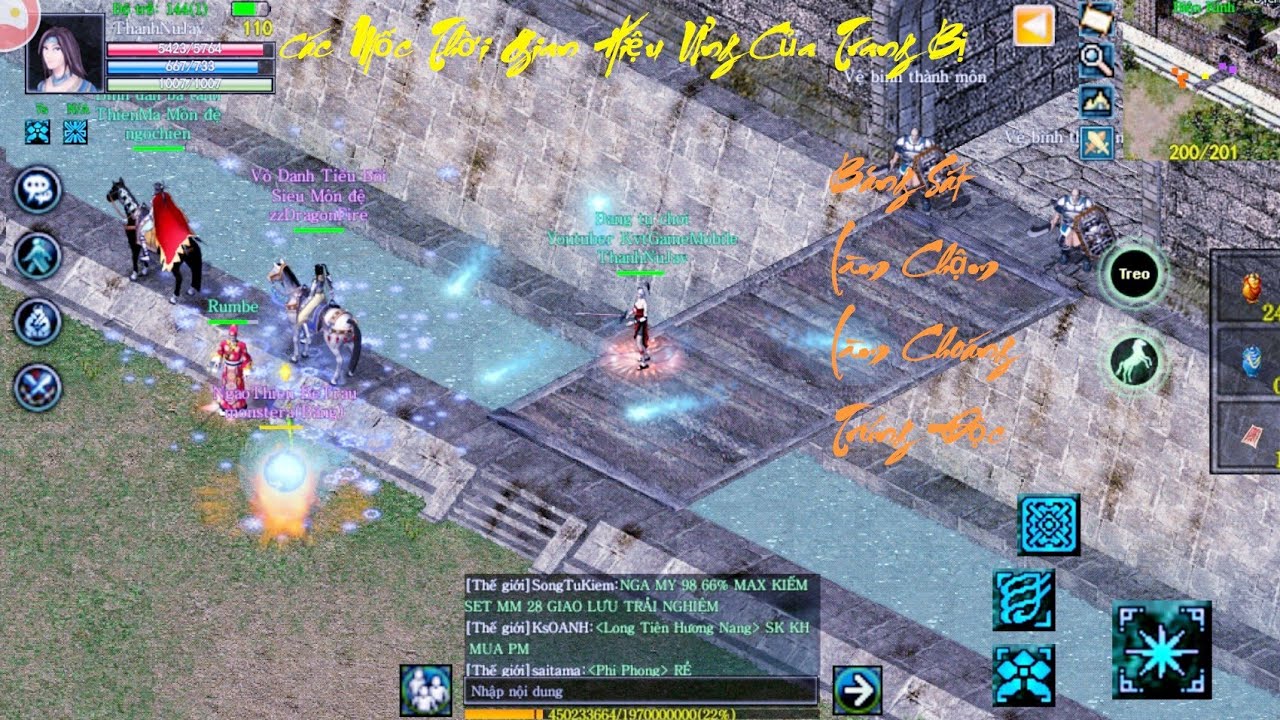The width and height of the screenshot is (1280, 720).
Task: Send the chat message with arrow button
Action: 857,690
